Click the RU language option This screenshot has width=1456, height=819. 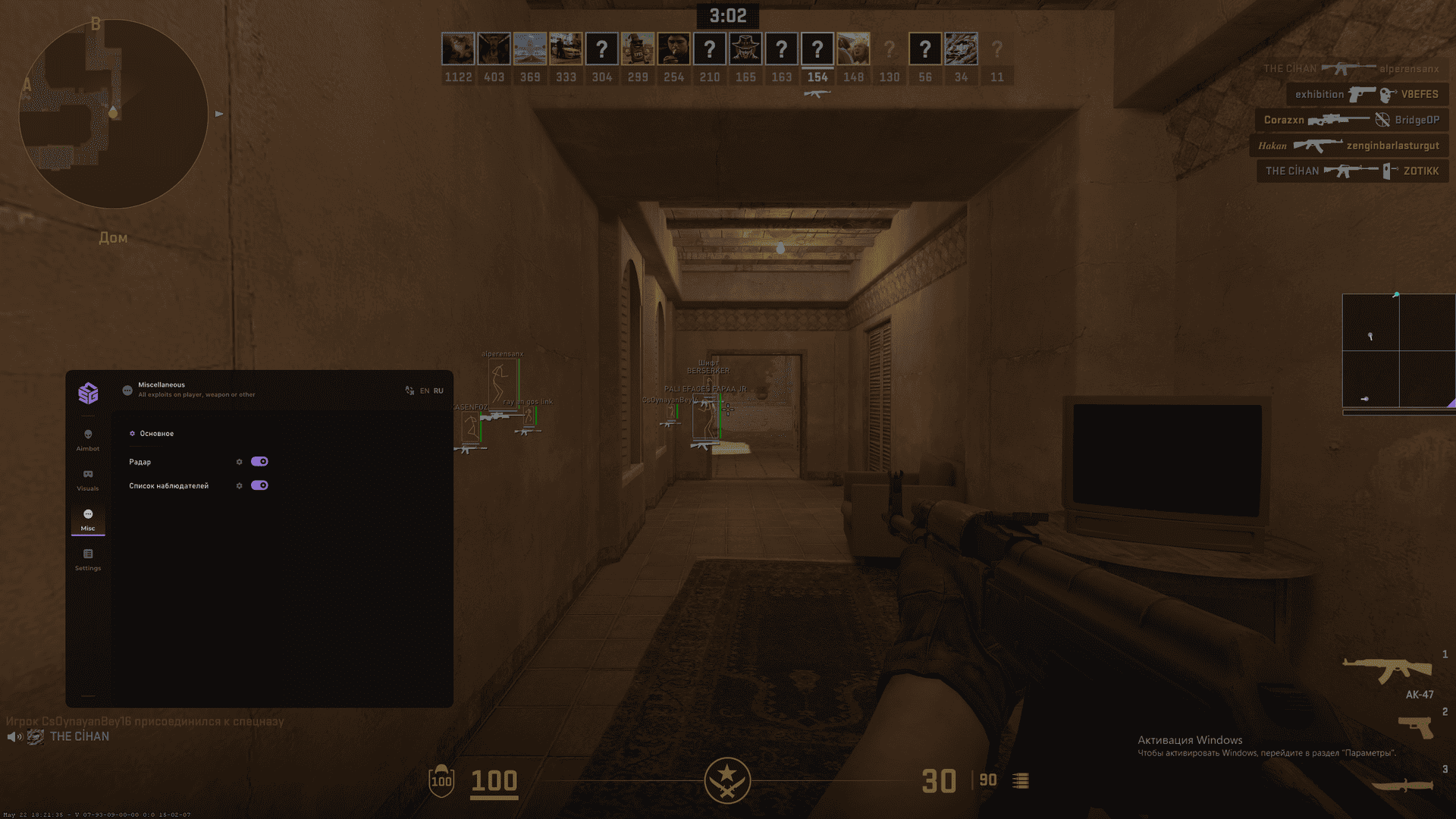coord(438,390)
